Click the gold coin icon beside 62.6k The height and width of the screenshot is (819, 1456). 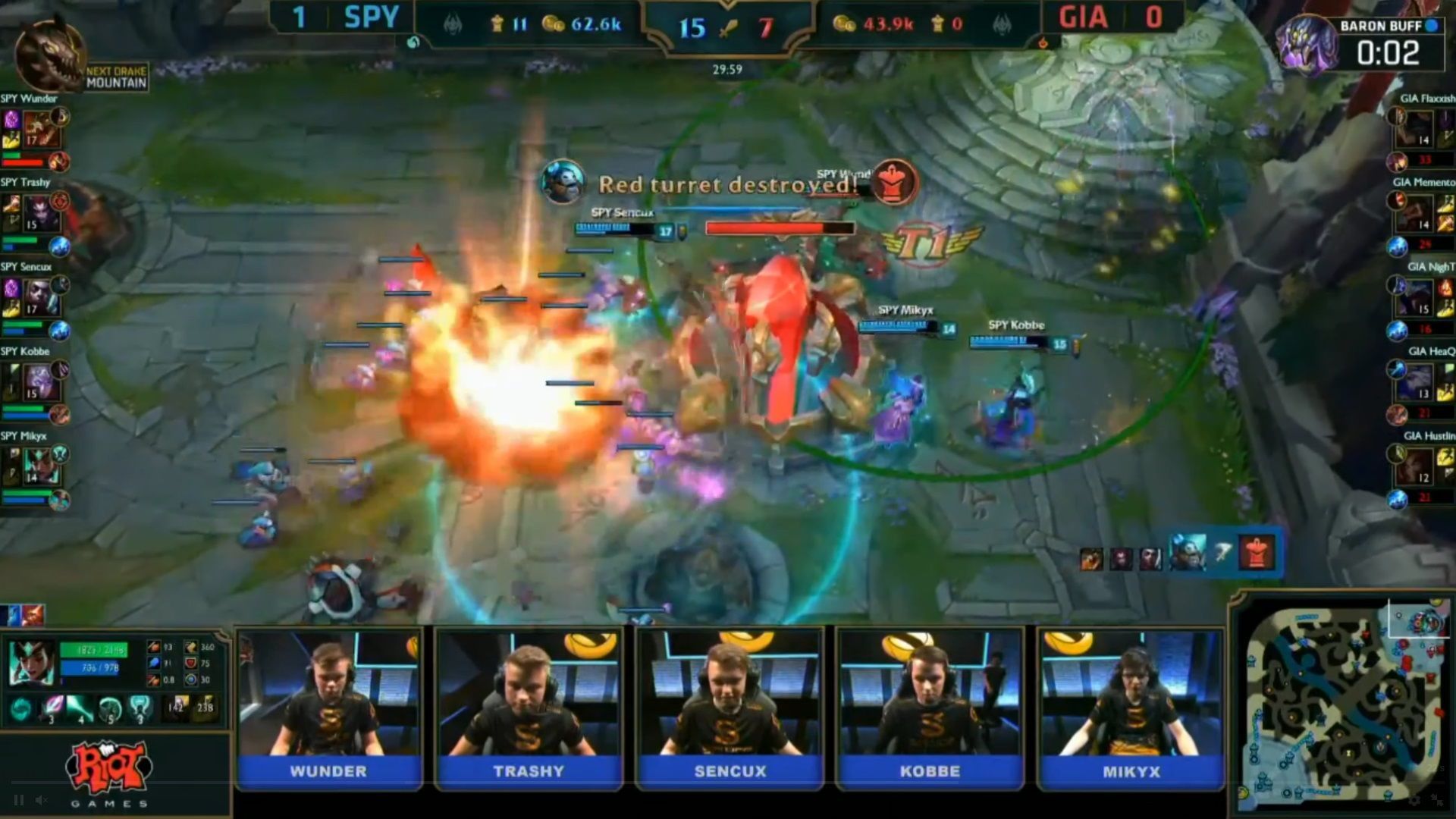tap(554, 24)
